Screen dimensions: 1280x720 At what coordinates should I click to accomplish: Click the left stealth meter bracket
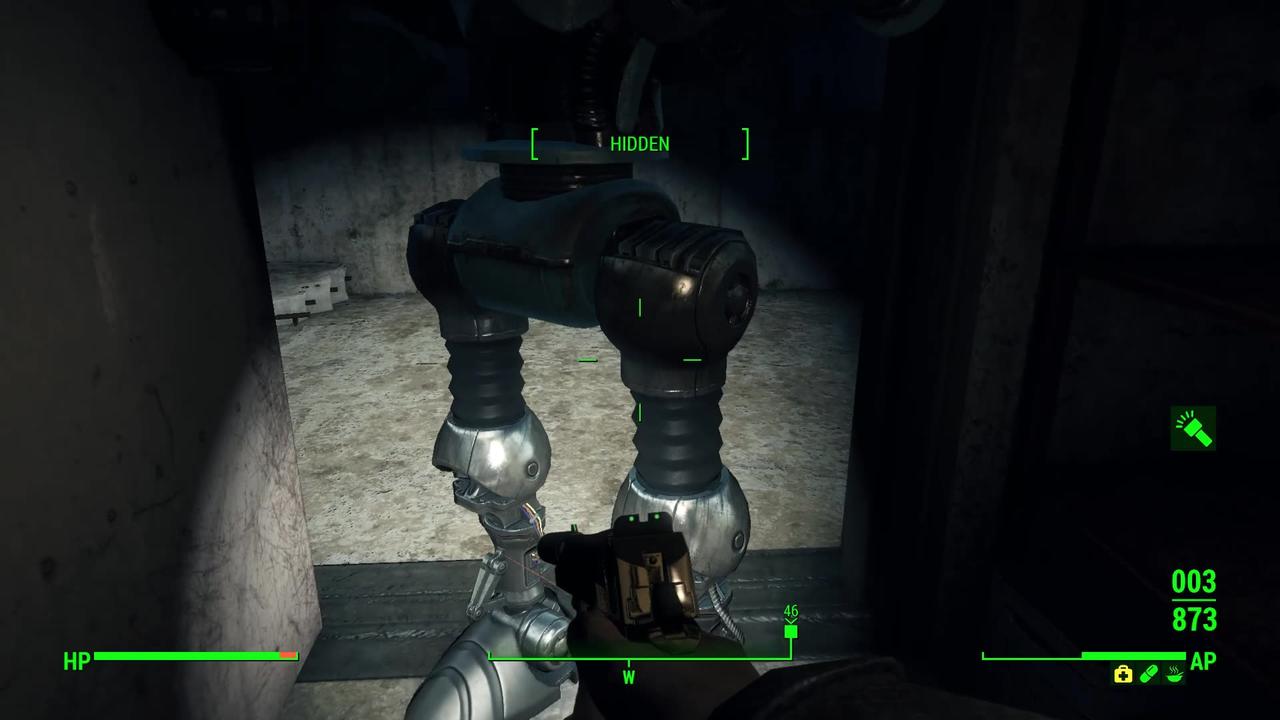tap(535, 144)
